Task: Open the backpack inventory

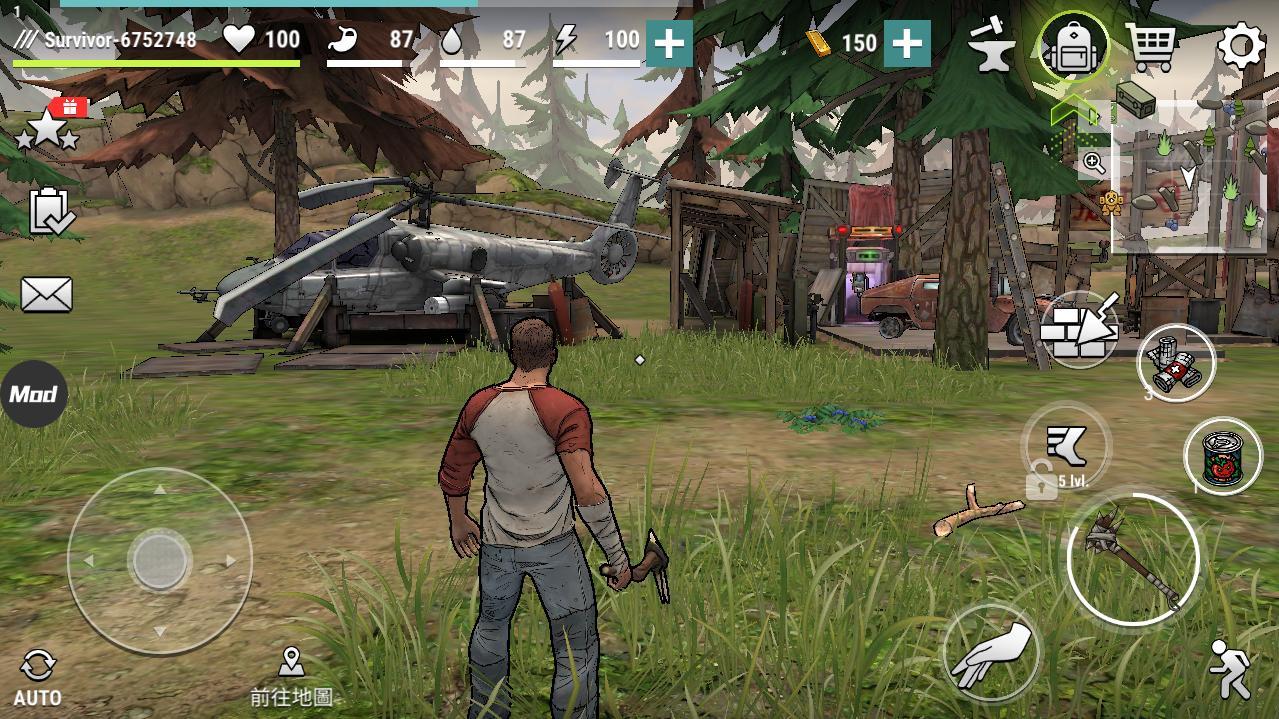Action: pos(1074,47)
